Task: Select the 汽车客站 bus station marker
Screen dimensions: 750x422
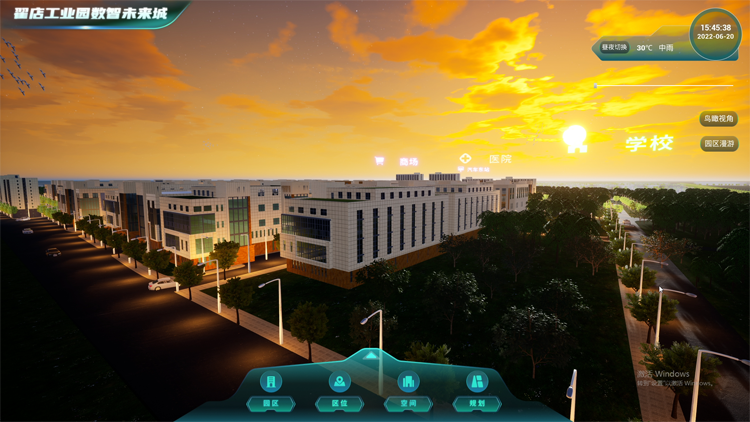Action: 475,170
